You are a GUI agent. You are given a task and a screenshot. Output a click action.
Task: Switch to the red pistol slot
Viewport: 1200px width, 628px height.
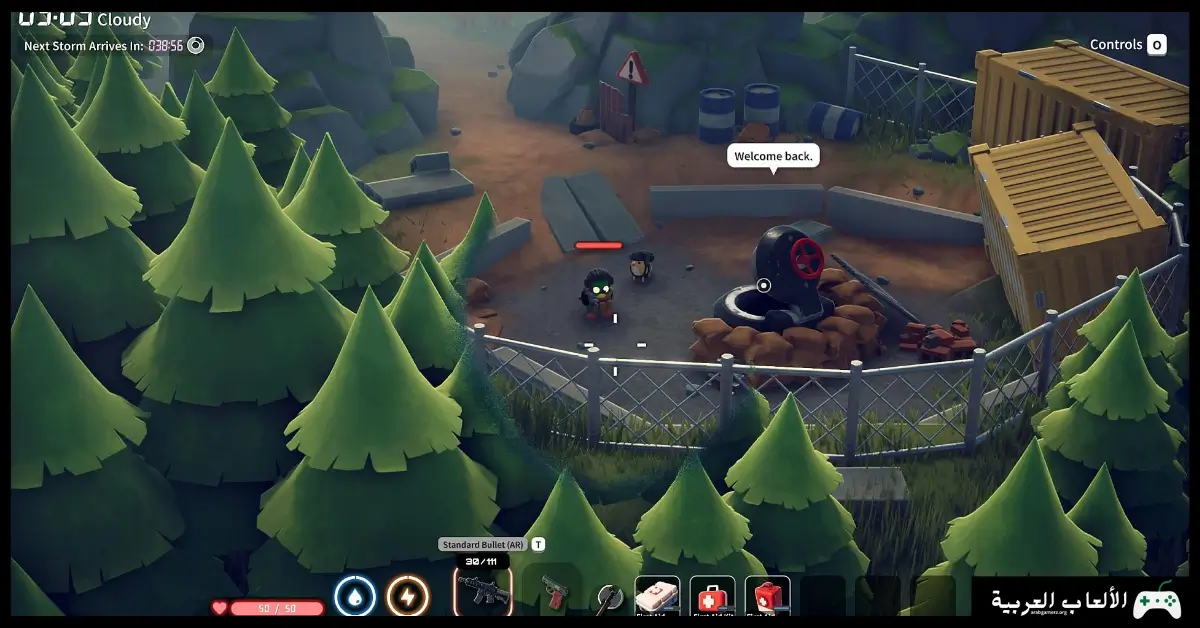coord(551,594)
